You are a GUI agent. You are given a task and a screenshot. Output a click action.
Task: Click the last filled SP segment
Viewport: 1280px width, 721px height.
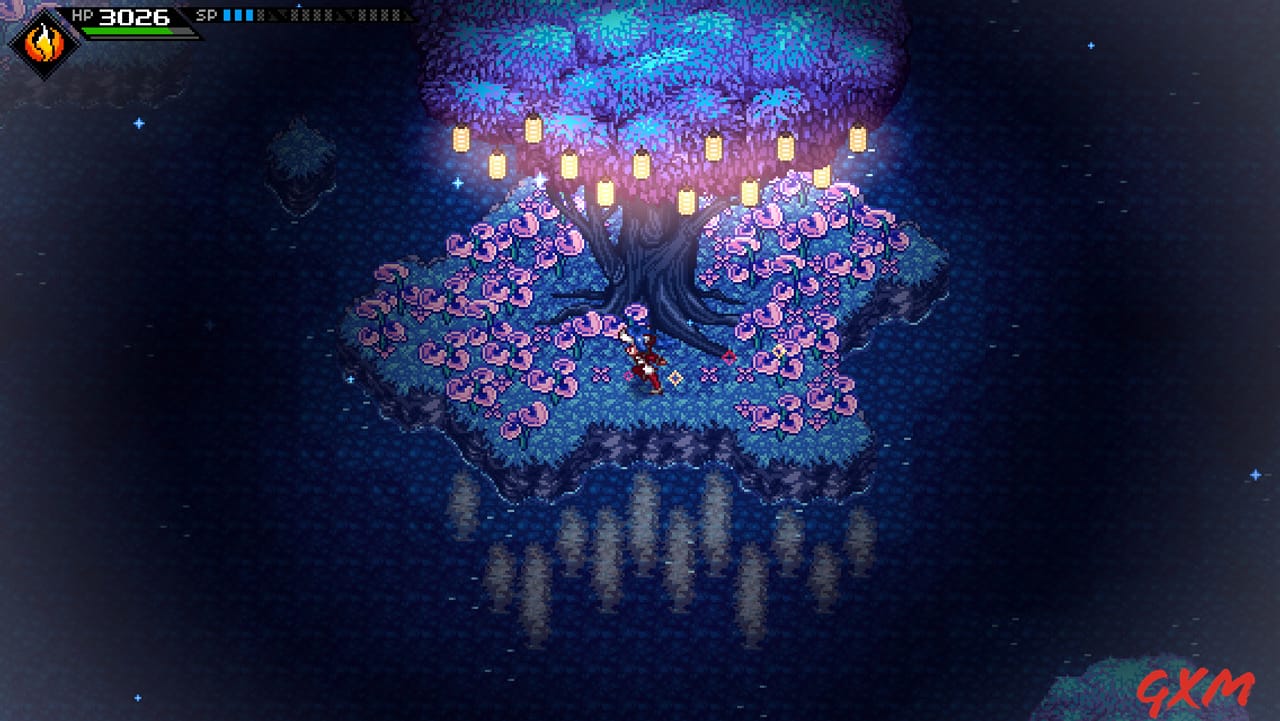[x=251, y=15]
